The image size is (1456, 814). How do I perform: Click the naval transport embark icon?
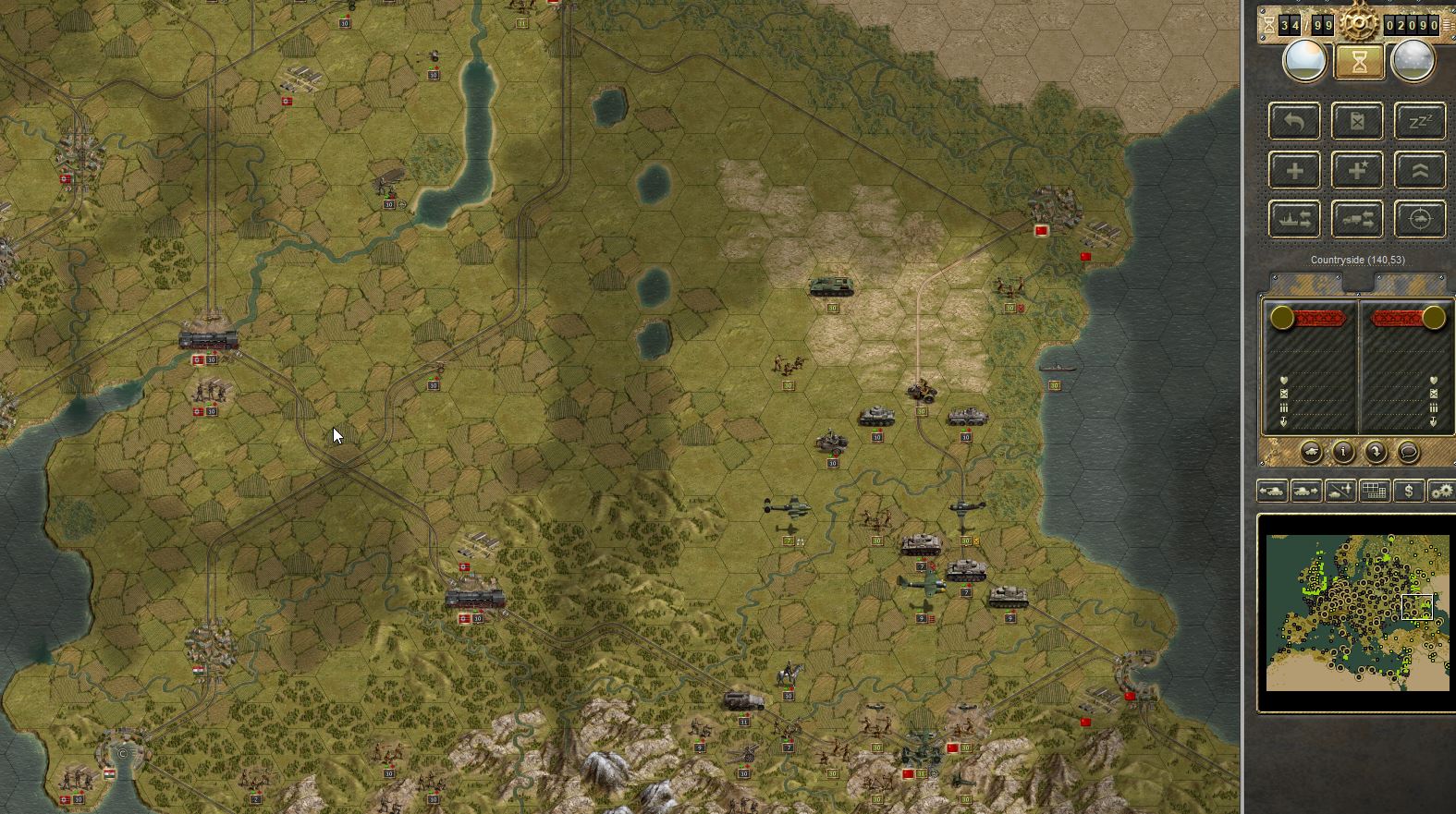coord(1293,218)
